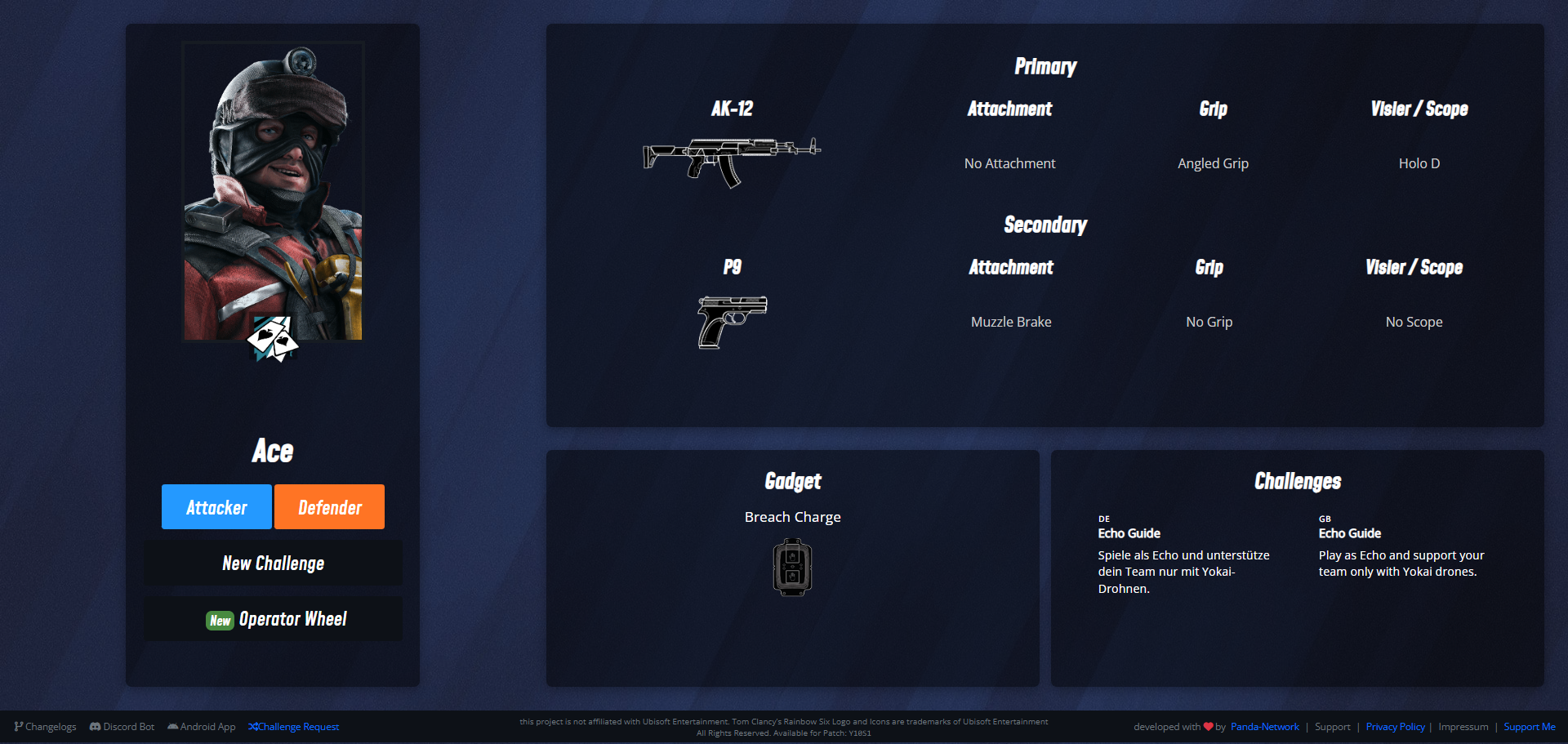Select the blue Attacker button
The image size is (1568, 744).
pyautogui.click(x=216, y=507)
